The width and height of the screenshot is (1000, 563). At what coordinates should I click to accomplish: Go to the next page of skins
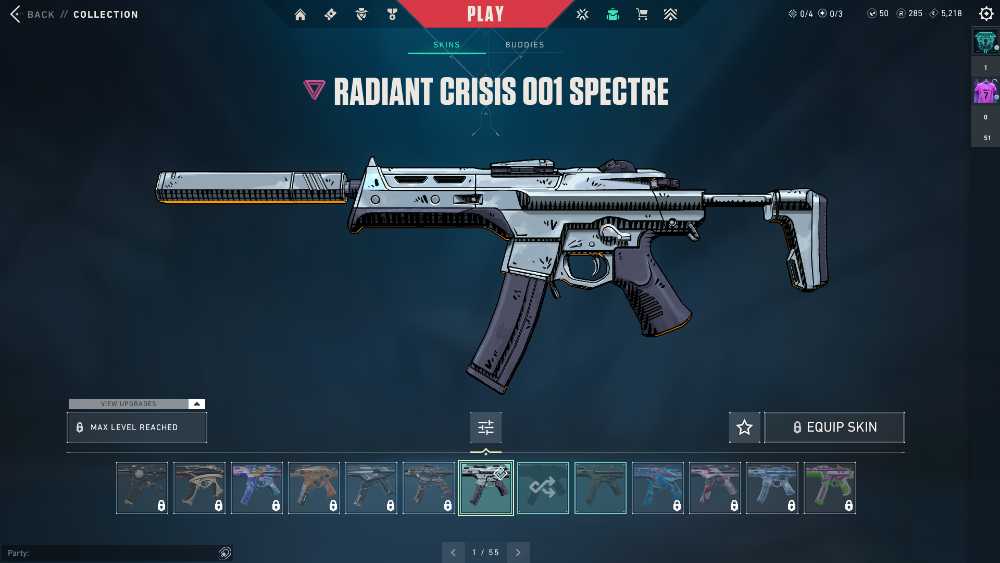(518, 552)
